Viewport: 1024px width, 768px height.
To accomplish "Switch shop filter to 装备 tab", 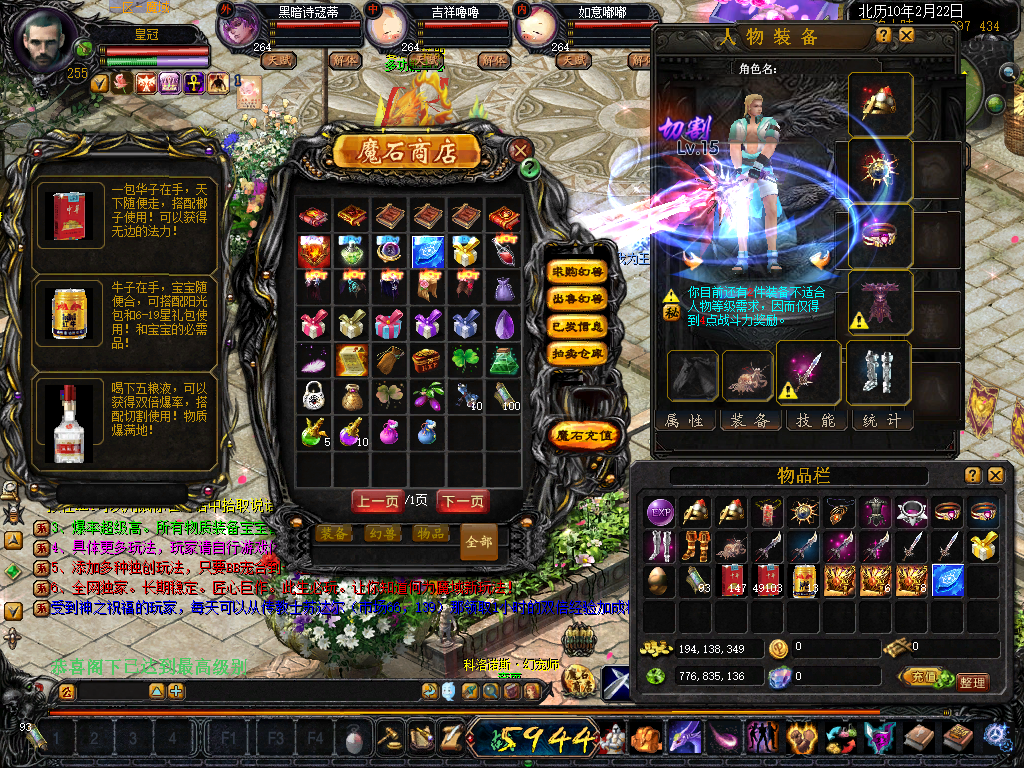I will [335, 534].
